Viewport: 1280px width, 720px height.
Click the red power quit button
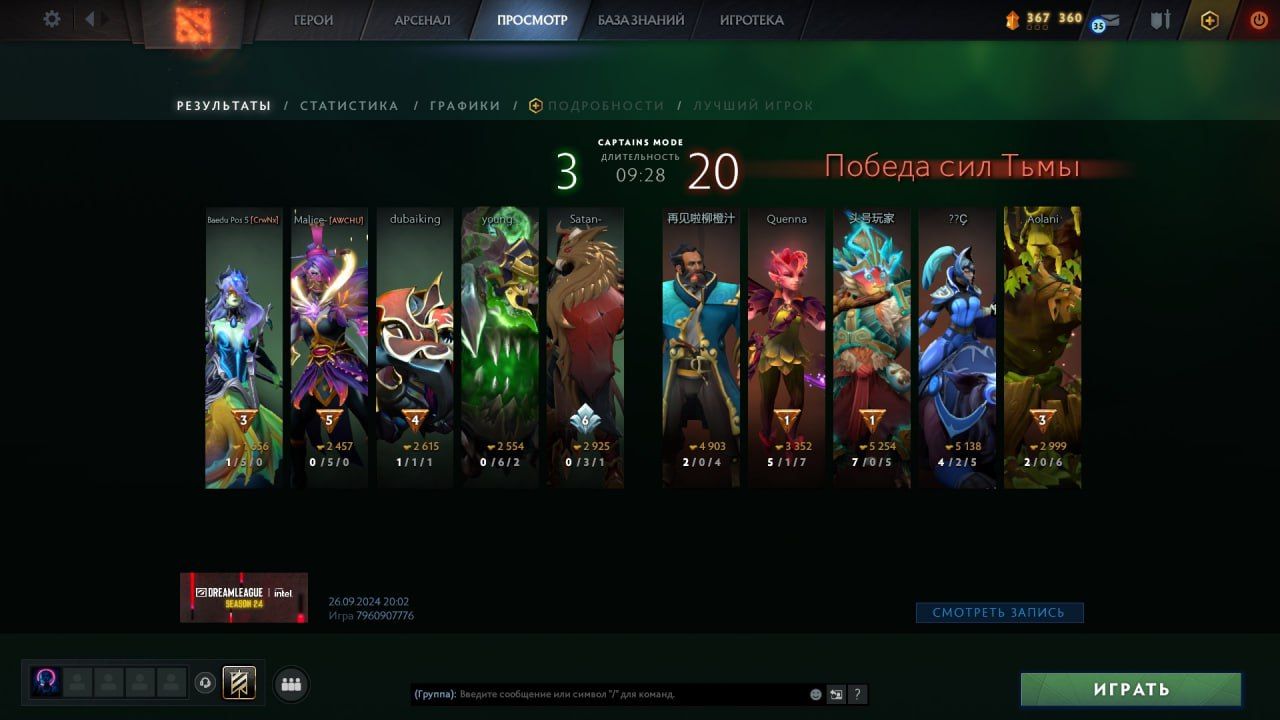(x=1258, y=20)
